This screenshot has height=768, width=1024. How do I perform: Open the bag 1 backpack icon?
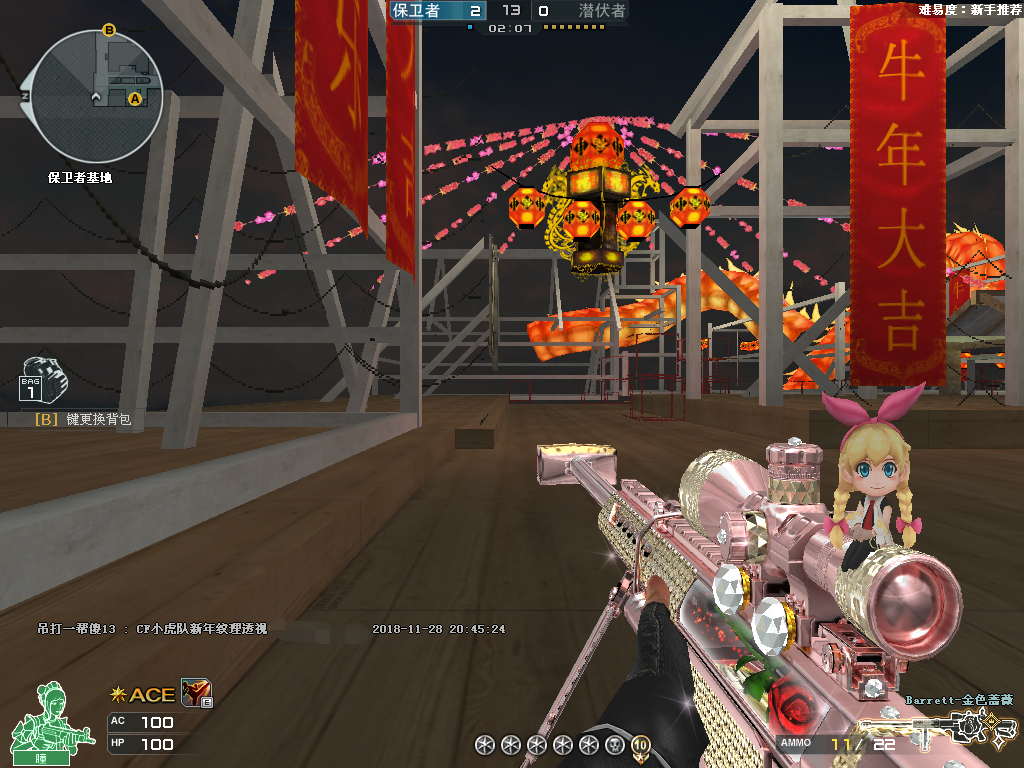coord(43,383)
